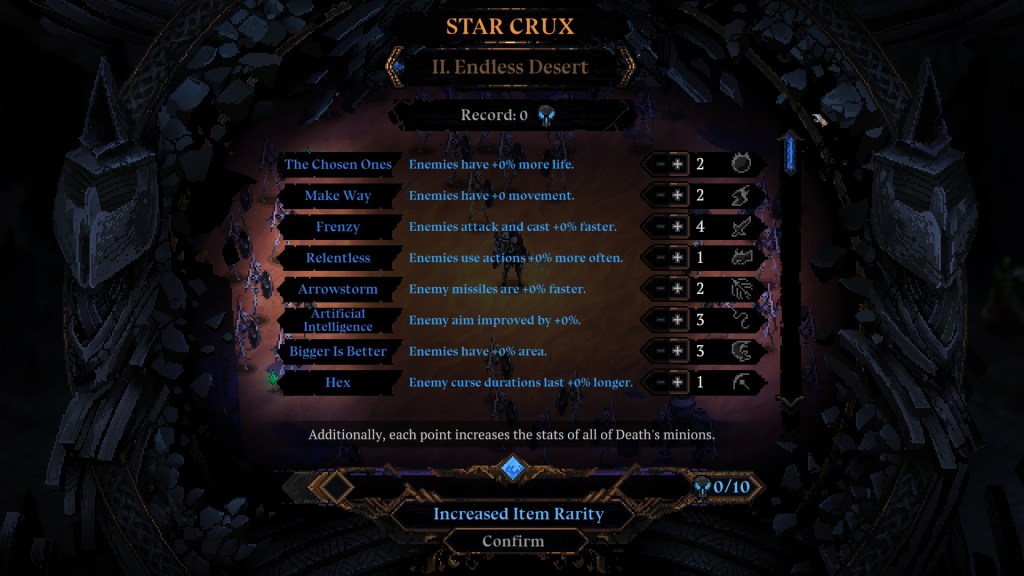The width and height of the screenshot is (1024, 576).
Task: Raise the Relentless modifier
Action: click(678, 258)
